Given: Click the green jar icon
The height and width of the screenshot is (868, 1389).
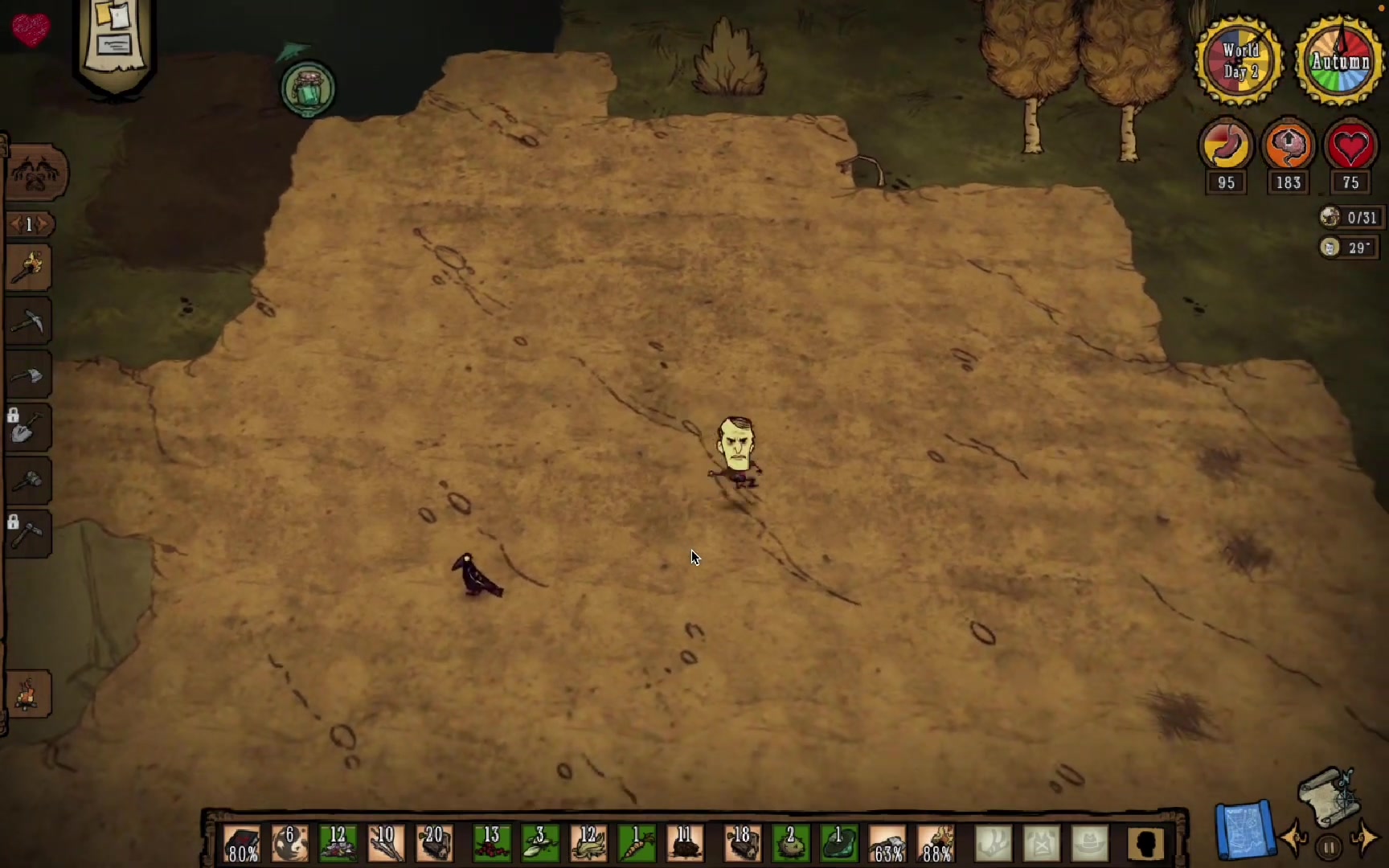Looking at the screenshot, I should click(x=308, y=88).
